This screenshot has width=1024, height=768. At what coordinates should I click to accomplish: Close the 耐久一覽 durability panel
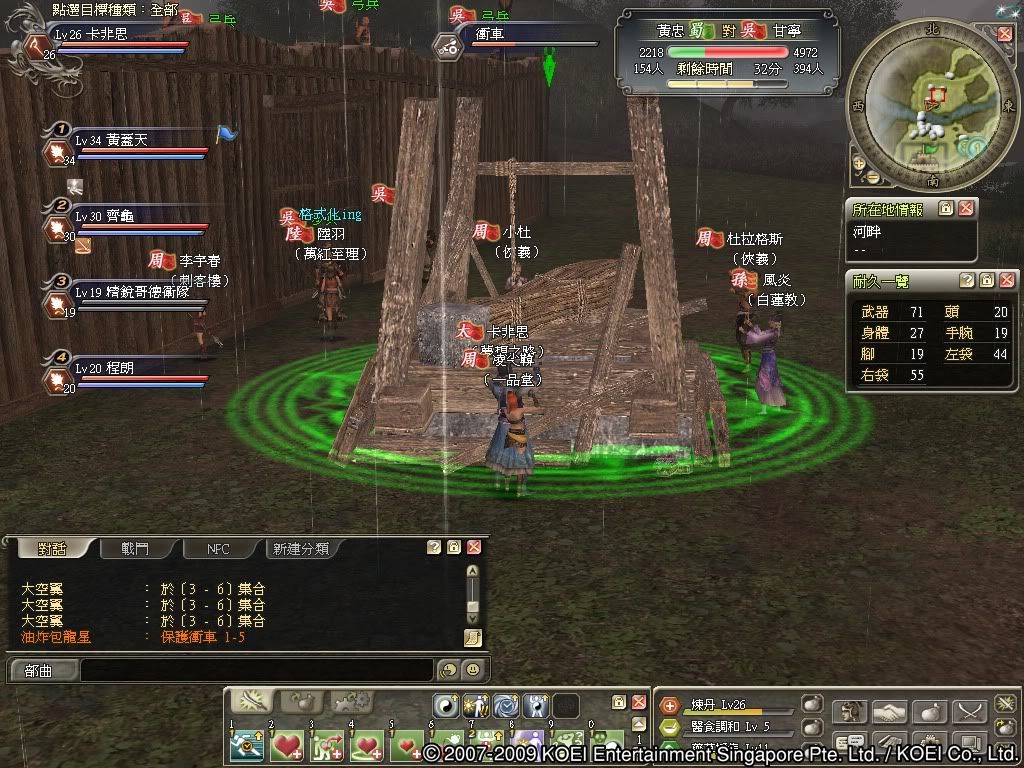click(x=1005, y=281)
